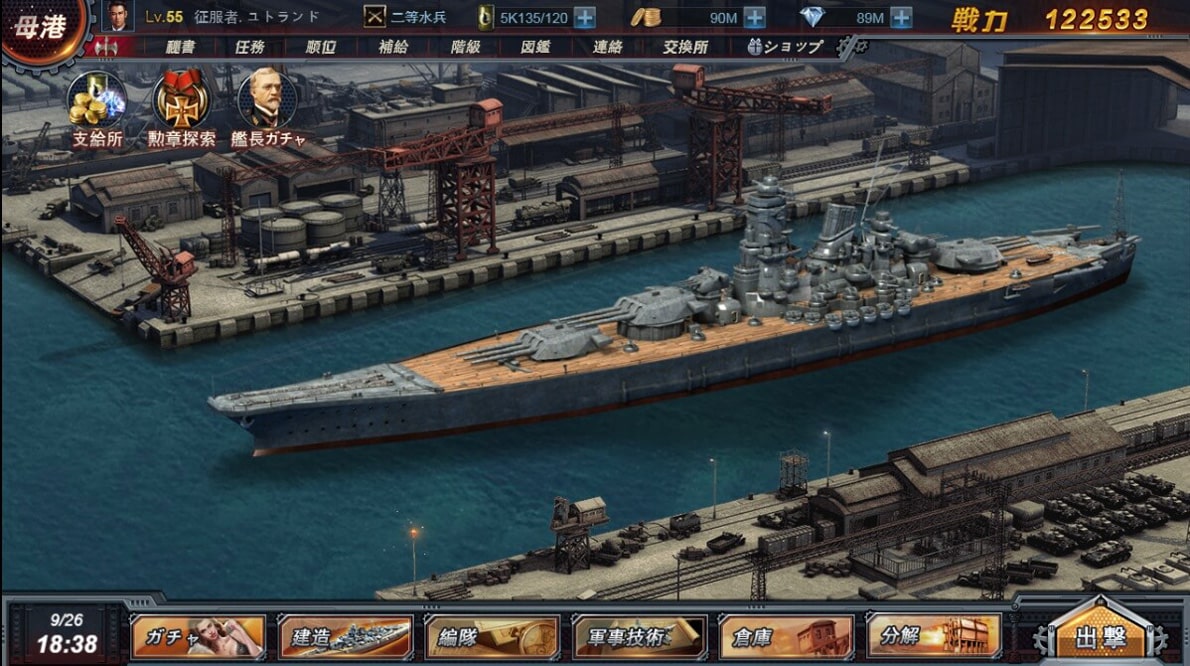Open the 順位 rankings menu
1190x666 pixels.
tap(322, 46)
